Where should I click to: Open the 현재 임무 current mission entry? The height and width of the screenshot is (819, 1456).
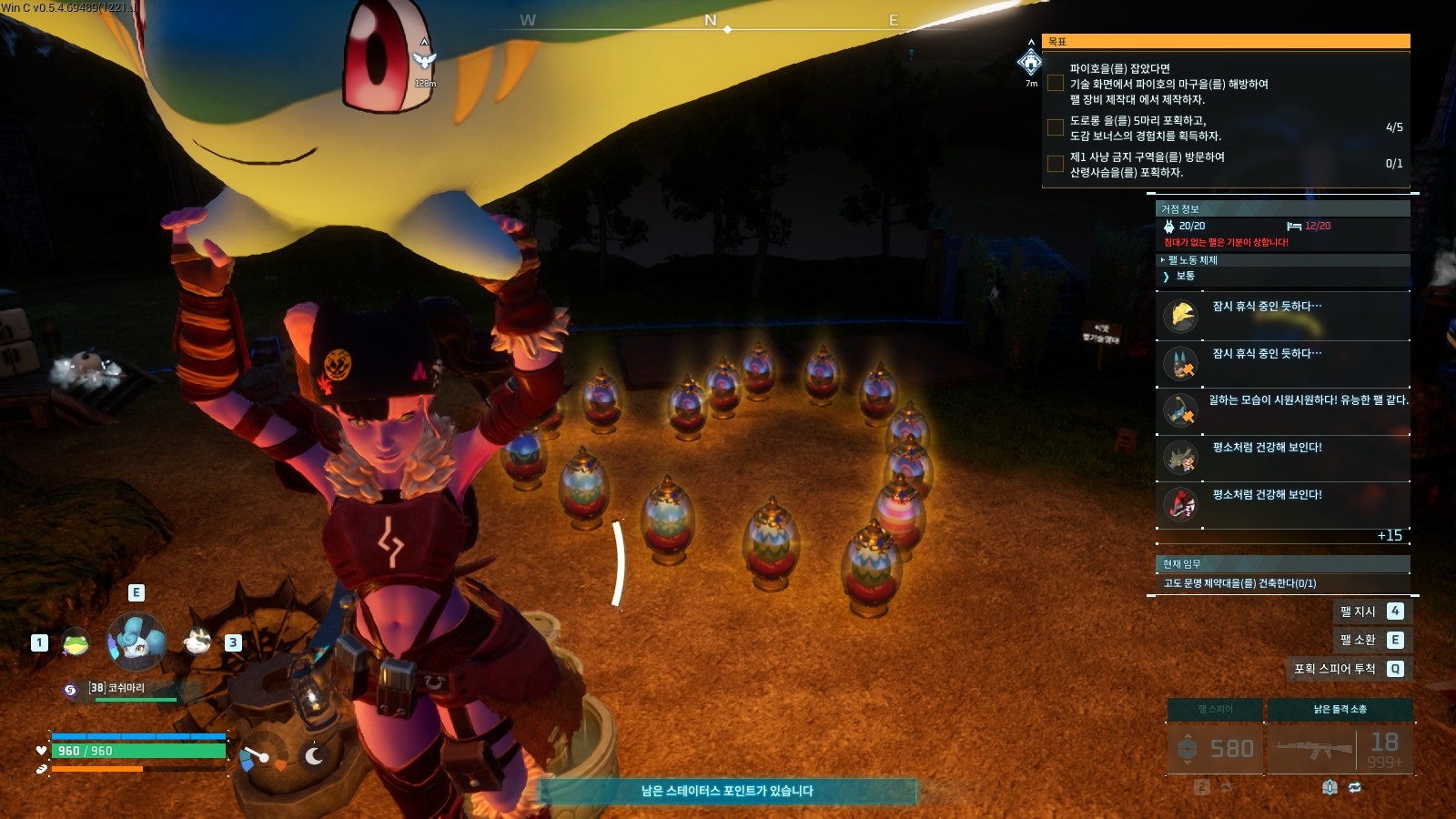click(x=1282, y=583)
